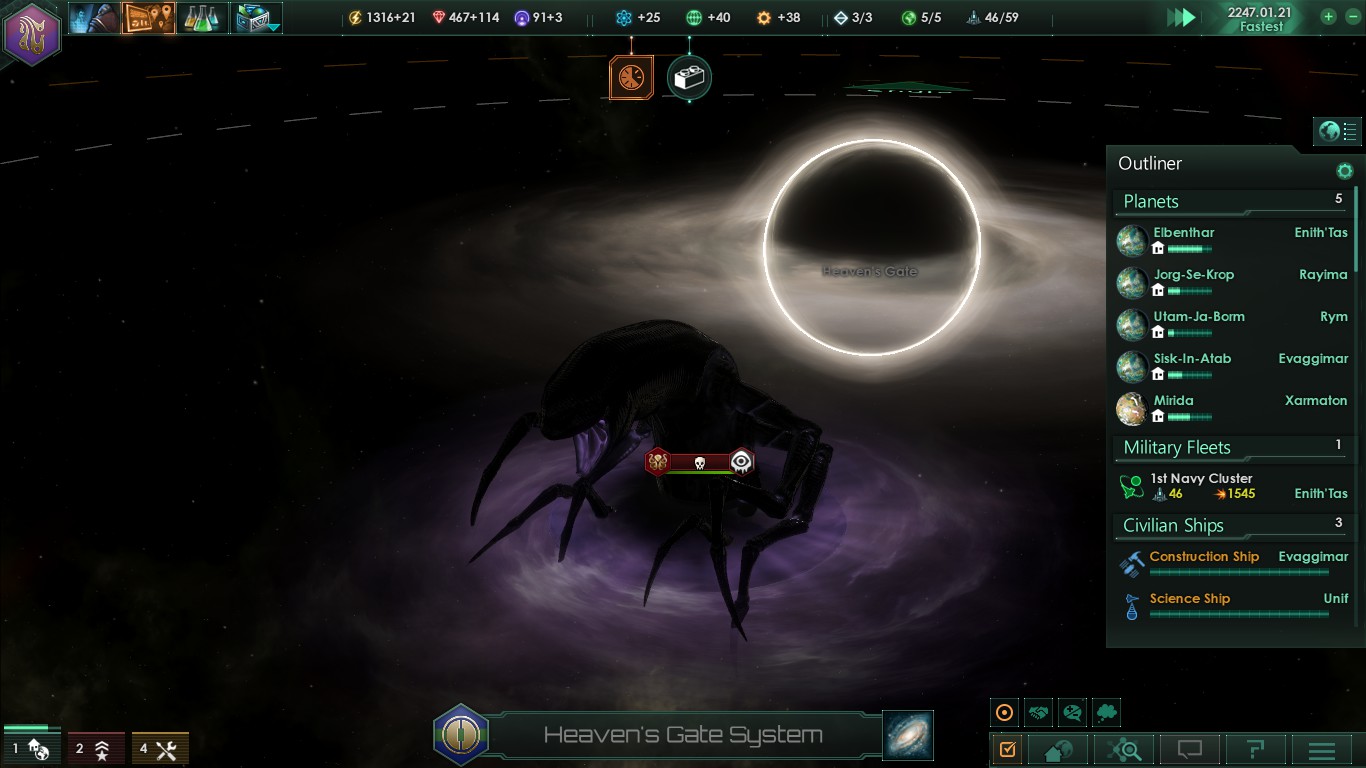The width and height of the screenshot is (1366, 768).
Task: Click the orange clock alert icon
Action: click(x=631, y=78)
